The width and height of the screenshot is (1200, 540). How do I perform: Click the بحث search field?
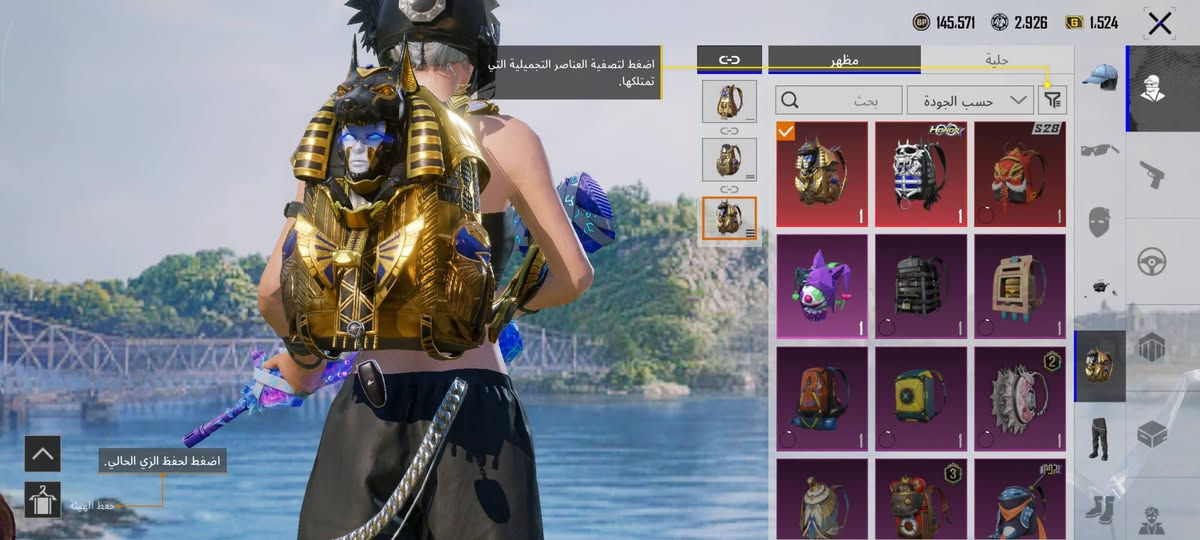(838, 100)
